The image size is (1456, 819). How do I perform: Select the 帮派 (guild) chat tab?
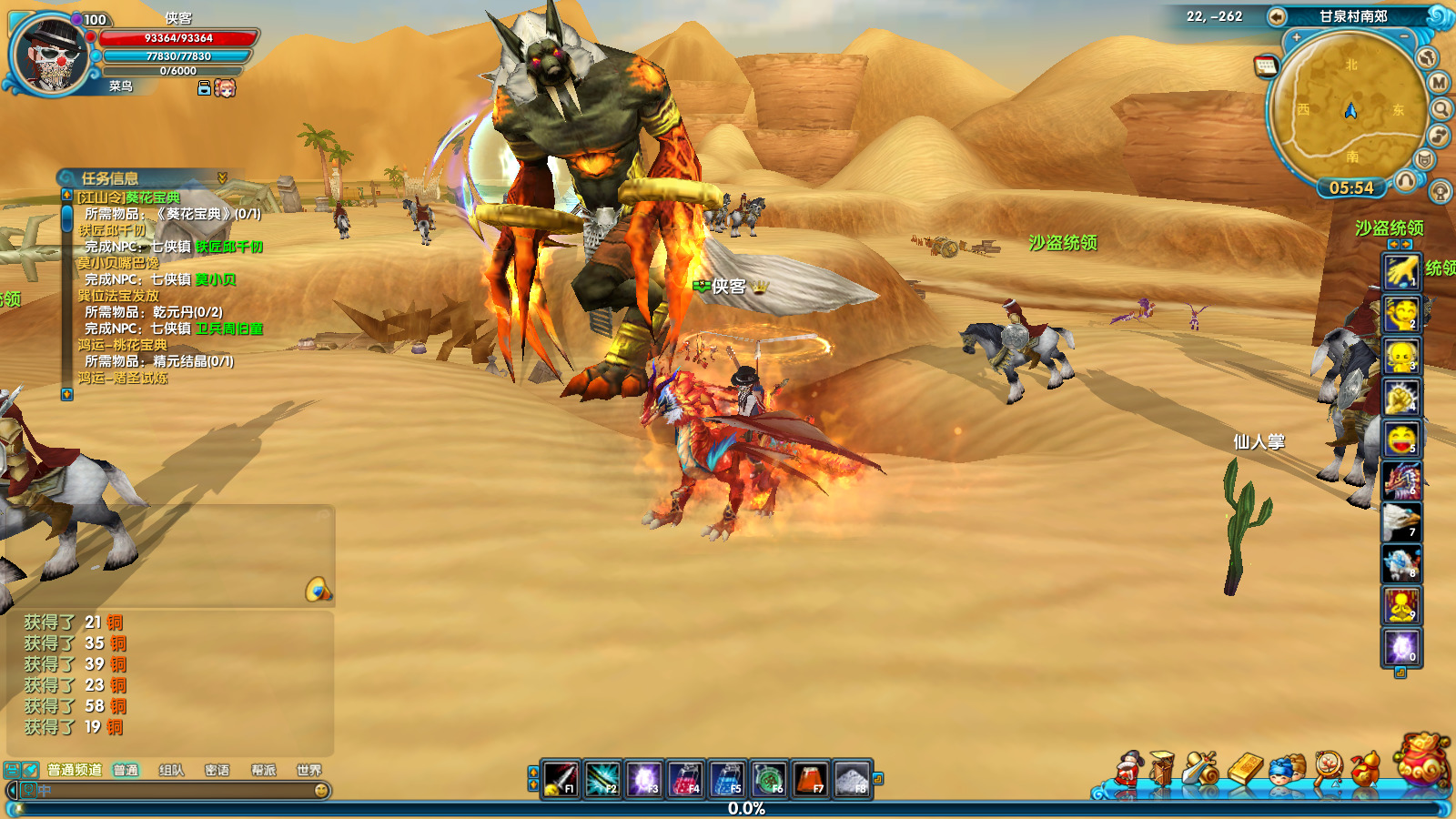263,770
